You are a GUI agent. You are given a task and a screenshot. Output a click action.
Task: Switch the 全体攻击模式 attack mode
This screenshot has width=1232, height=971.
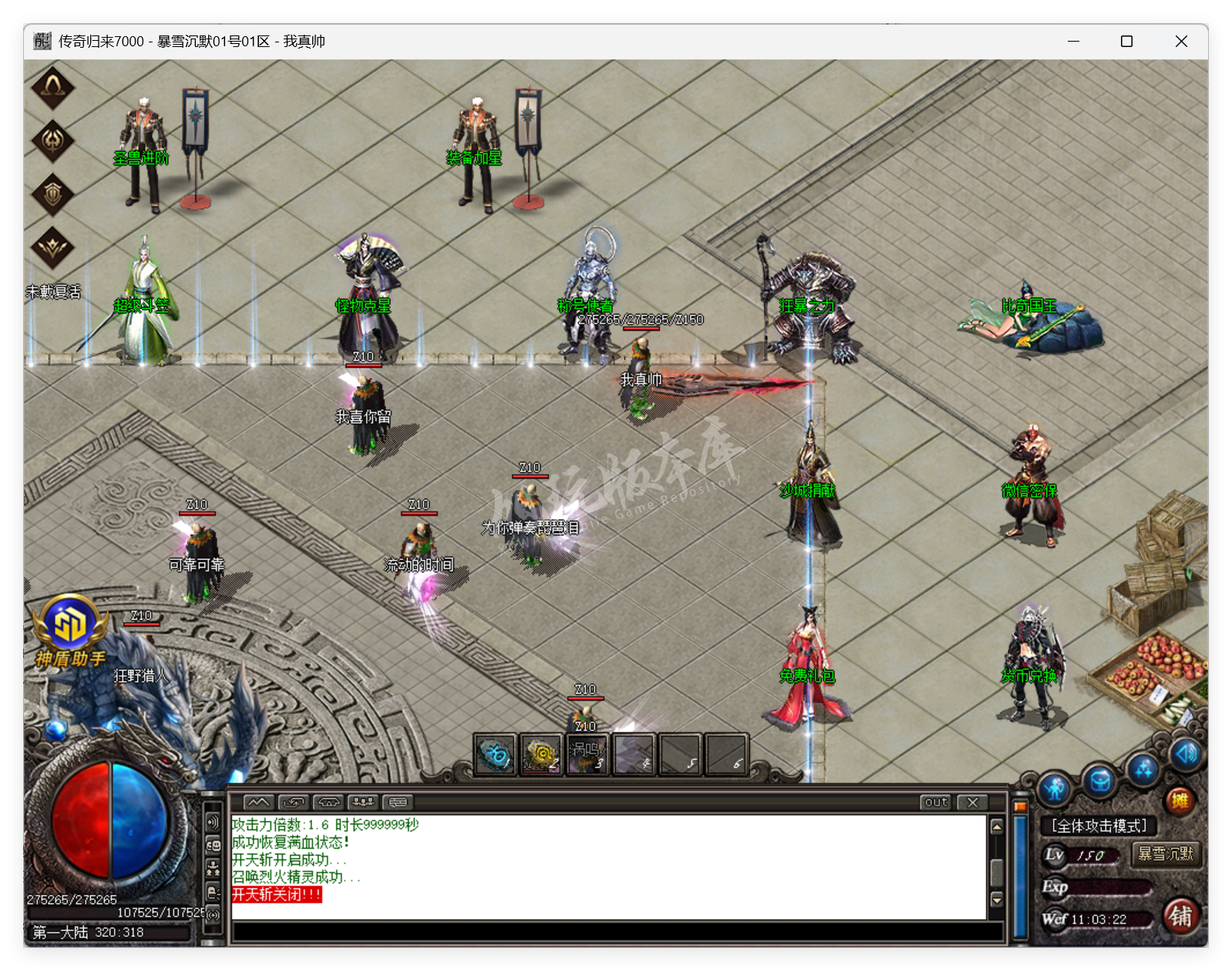[1099, 826]
